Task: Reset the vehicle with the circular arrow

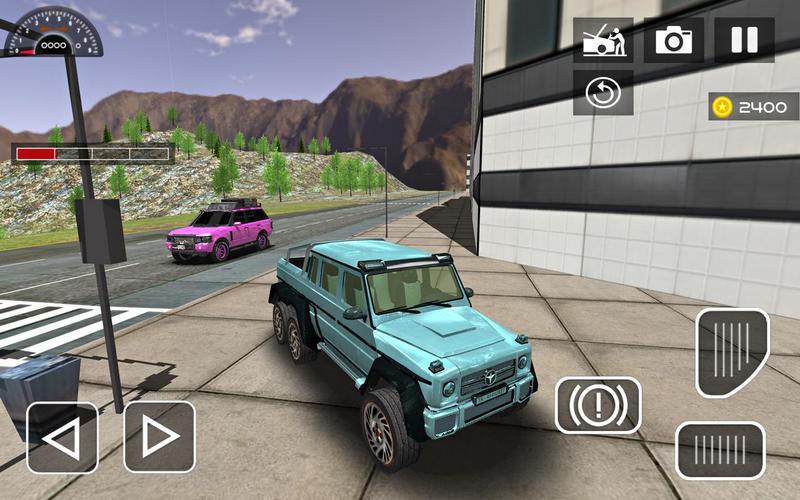Action: coord(603,92)
